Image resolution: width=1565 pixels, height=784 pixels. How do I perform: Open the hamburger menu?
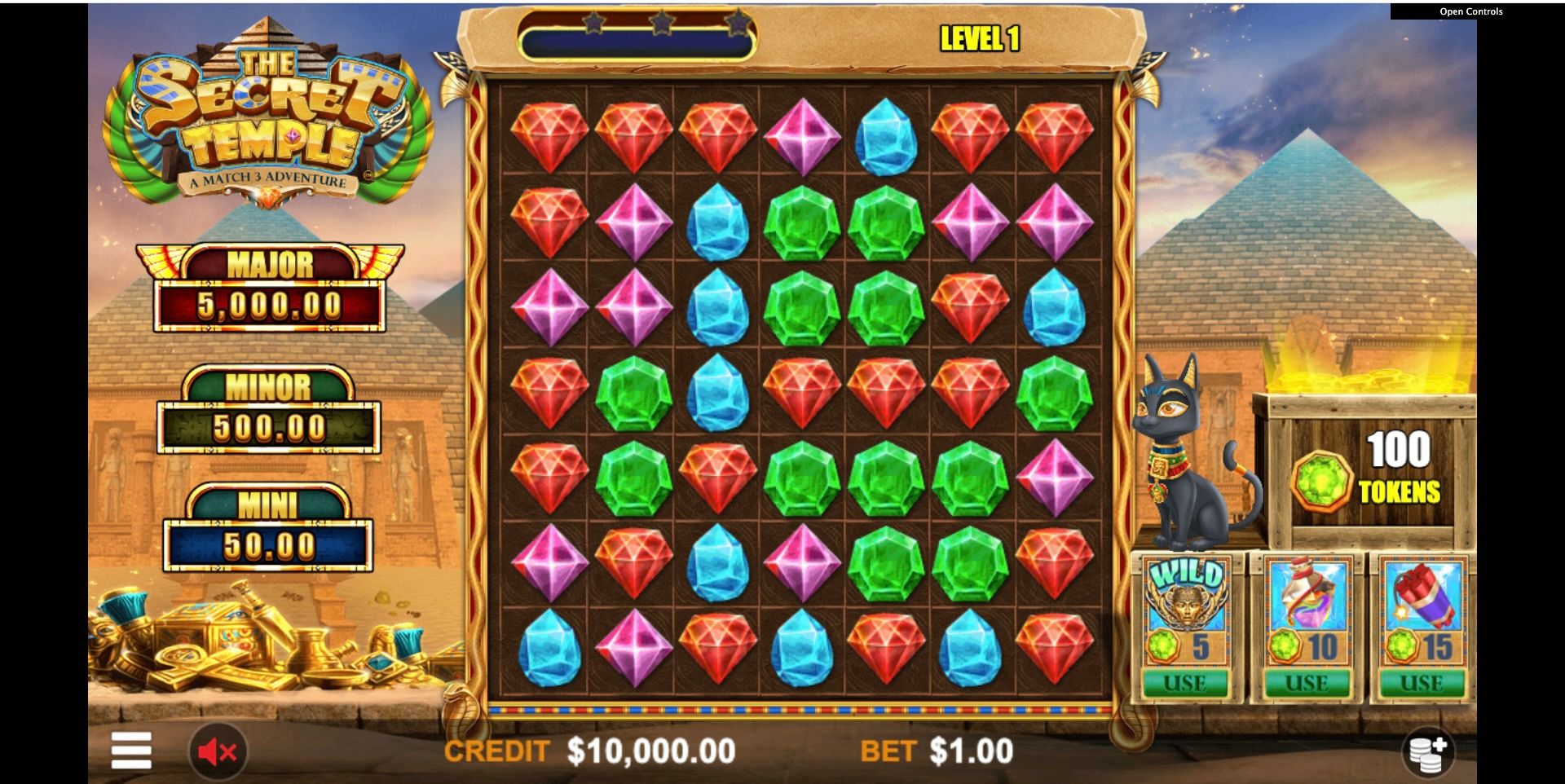[x=130, y=751]
